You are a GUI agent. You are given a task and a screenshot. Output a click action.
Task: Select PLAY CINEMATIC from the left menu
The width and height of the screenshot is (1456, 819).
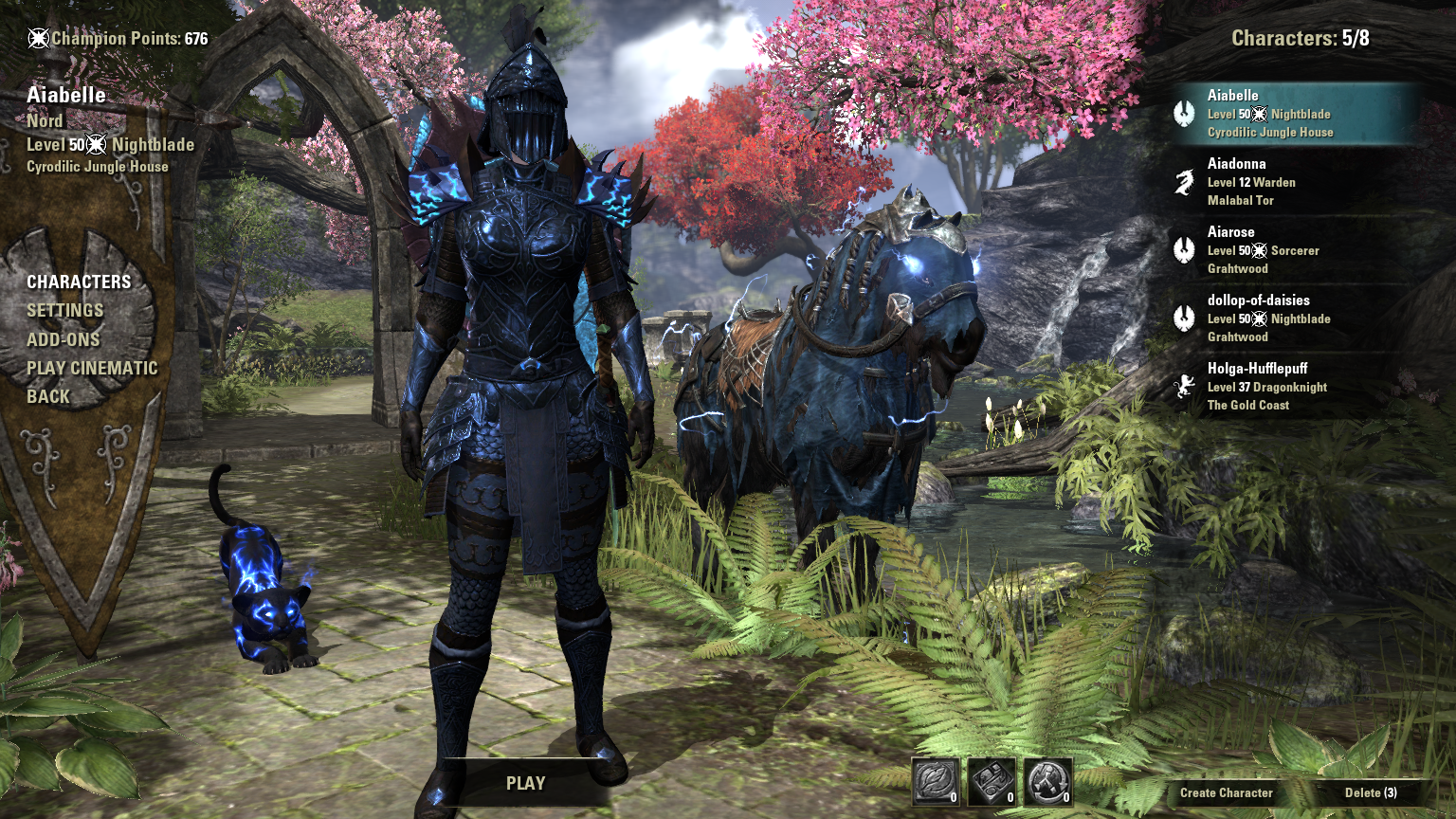(93, 368)
